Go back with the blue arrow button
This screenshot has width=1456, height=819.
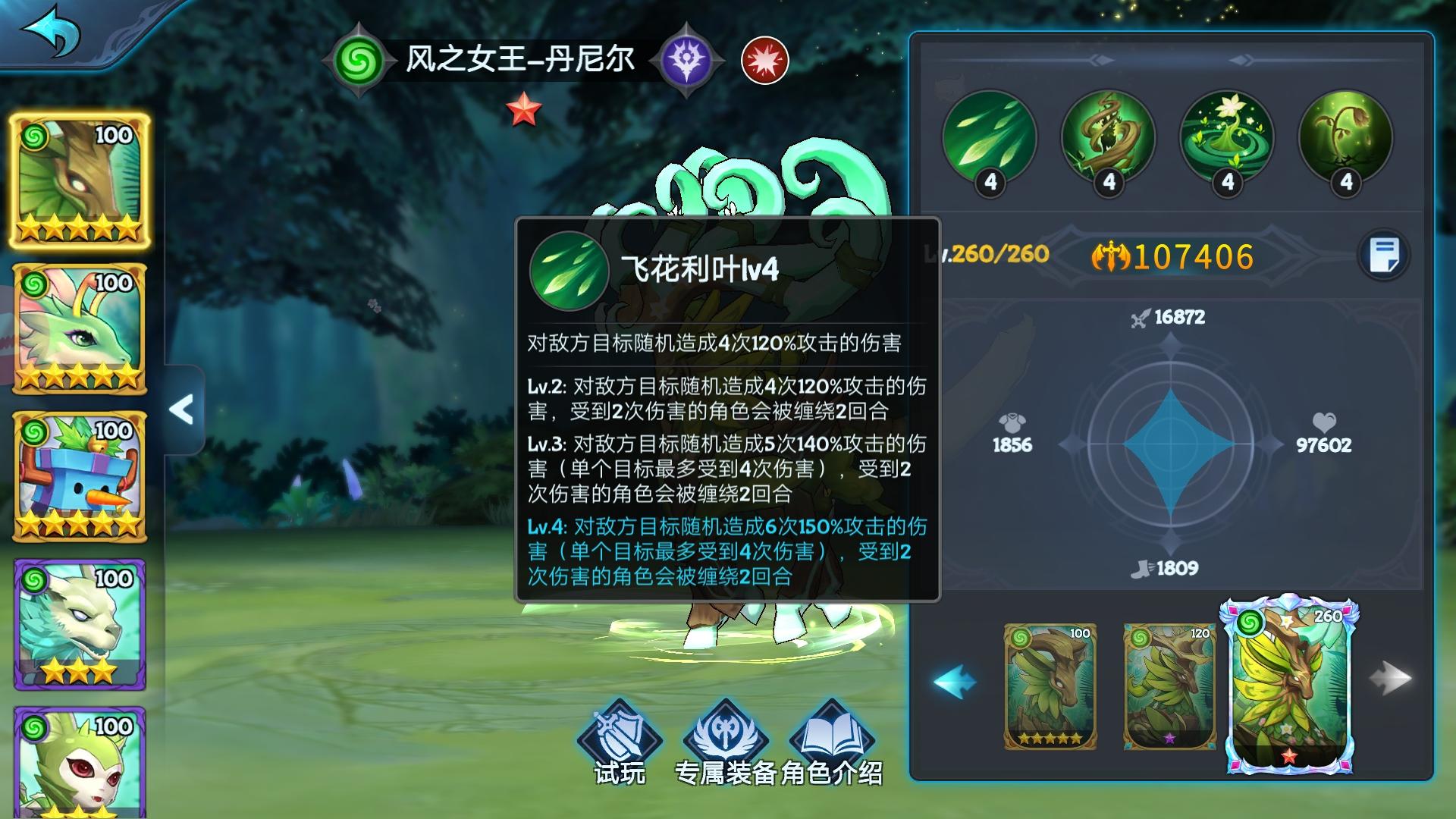tap(52, 32)
